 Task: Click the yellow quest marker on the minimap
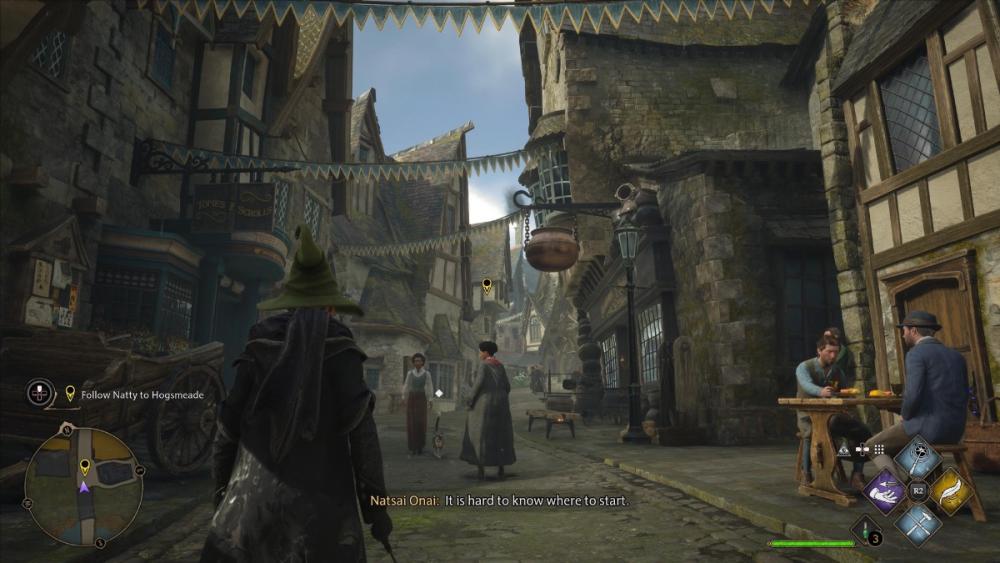[84, 466]
